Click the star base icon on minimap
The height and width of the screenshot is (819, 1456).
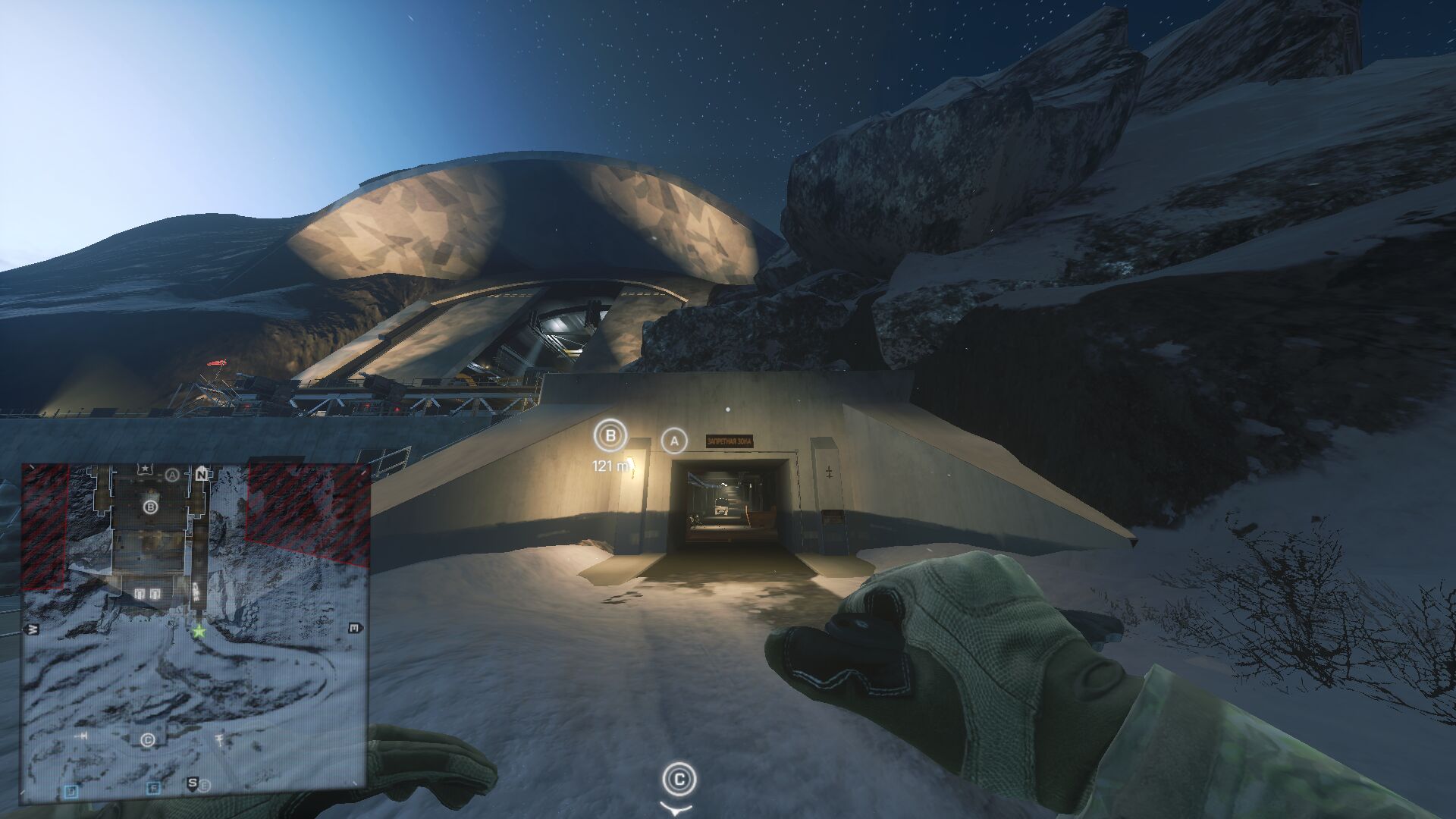pyautogui.click(x=145, y=470)
